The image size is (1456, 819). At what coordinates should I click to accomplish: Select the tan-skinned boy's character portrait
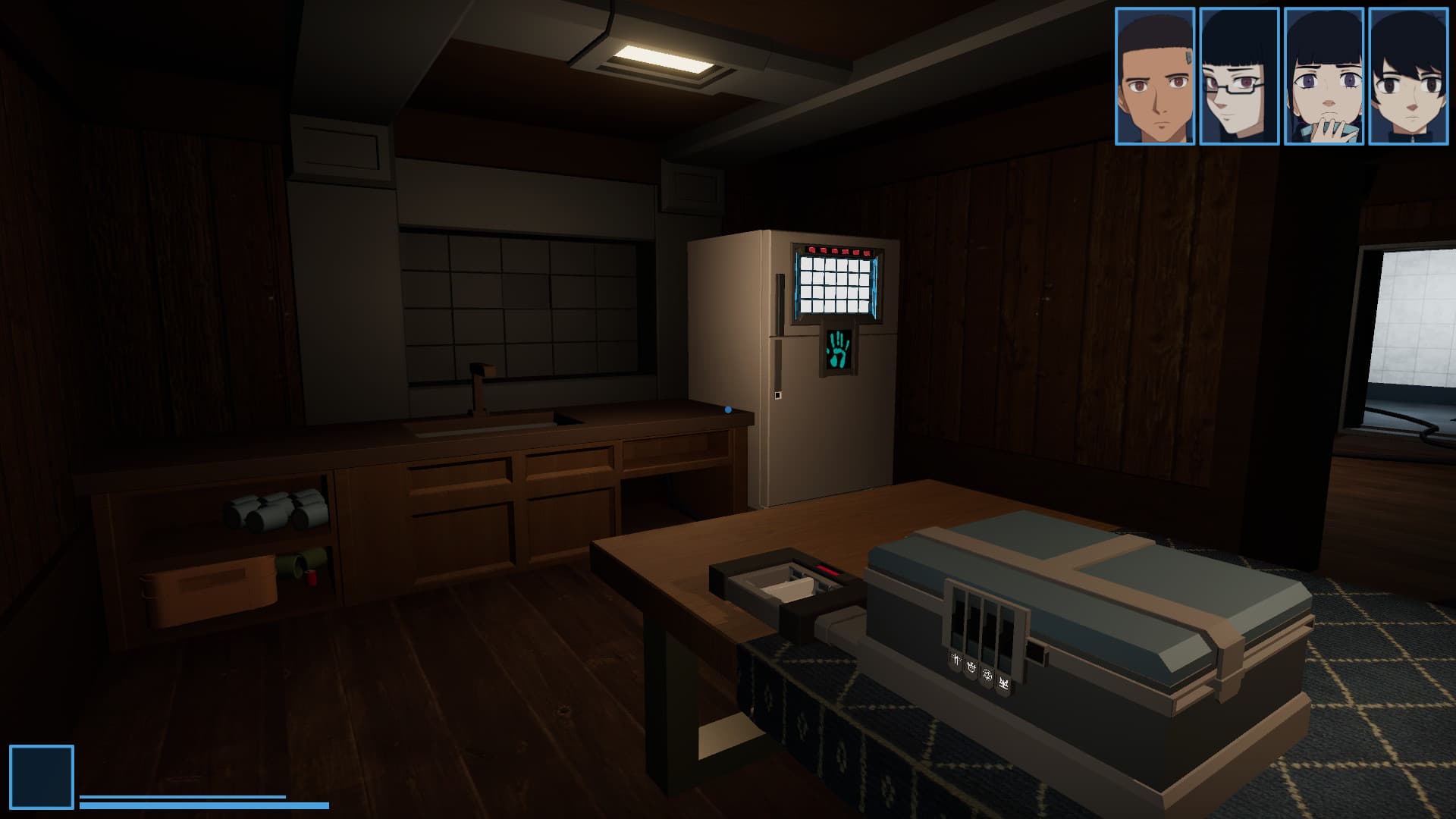coord(1154,76)
